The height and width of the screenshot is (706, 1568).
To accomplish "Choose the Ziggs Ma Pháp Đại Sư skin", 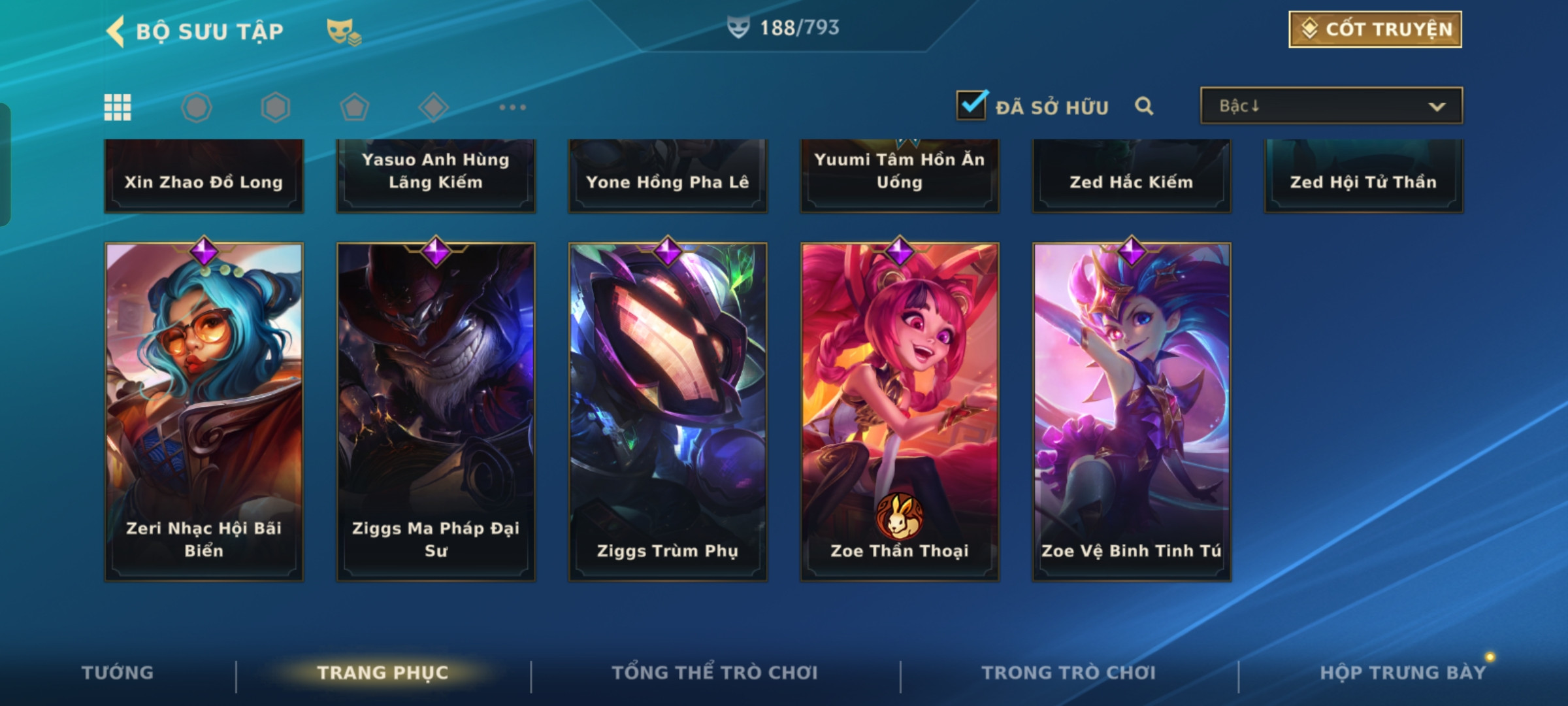I will pos(436,412).
